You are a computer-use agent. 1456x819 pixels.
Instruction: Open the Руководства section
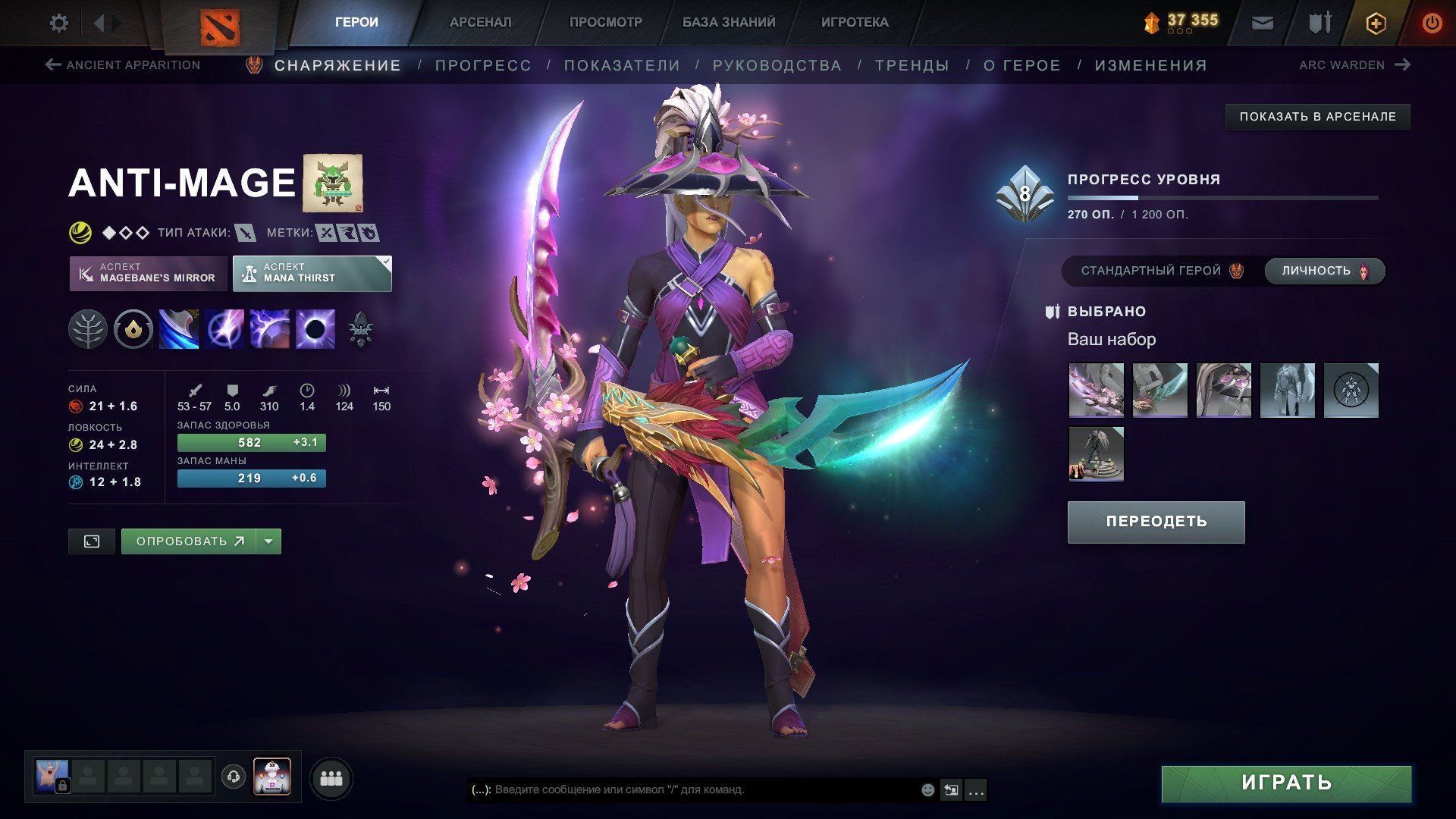click(777, 66)
